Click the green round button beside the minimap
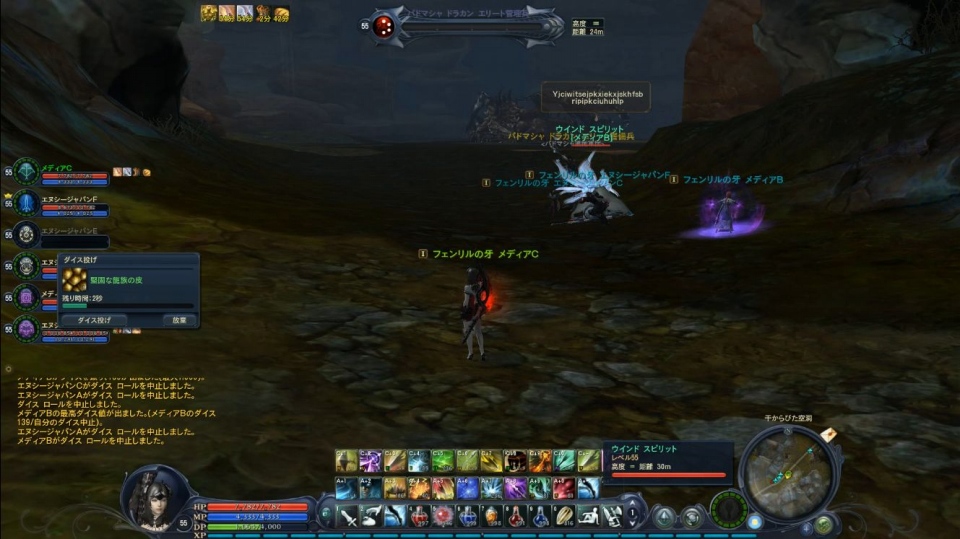Viewport: 960px width, 539px height. (x=824, y=523)
